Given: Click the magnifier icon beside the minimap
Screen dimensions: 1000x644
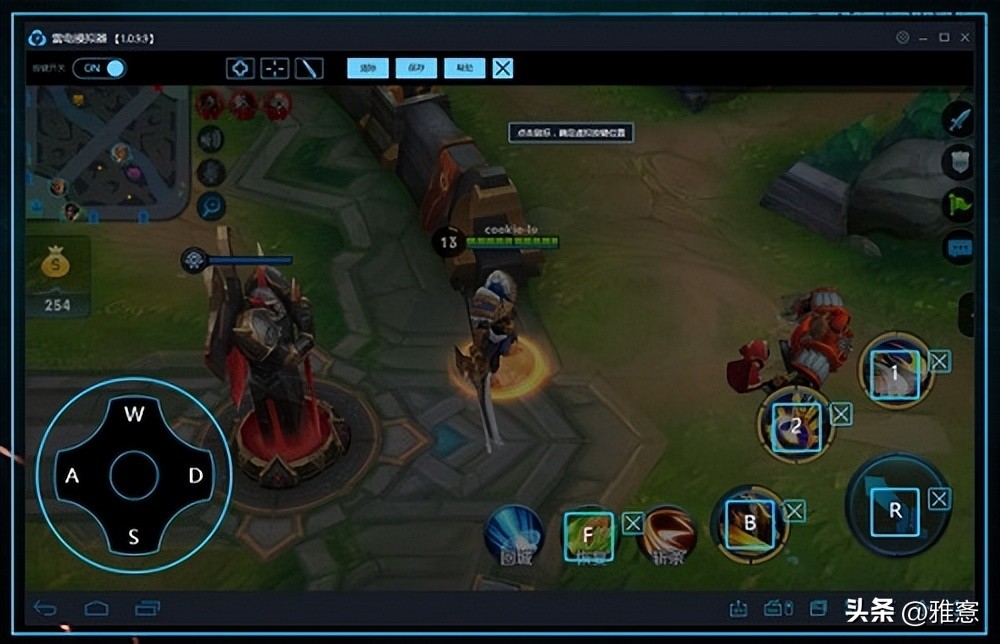Looking at the screenshot, I should point(211,206).
